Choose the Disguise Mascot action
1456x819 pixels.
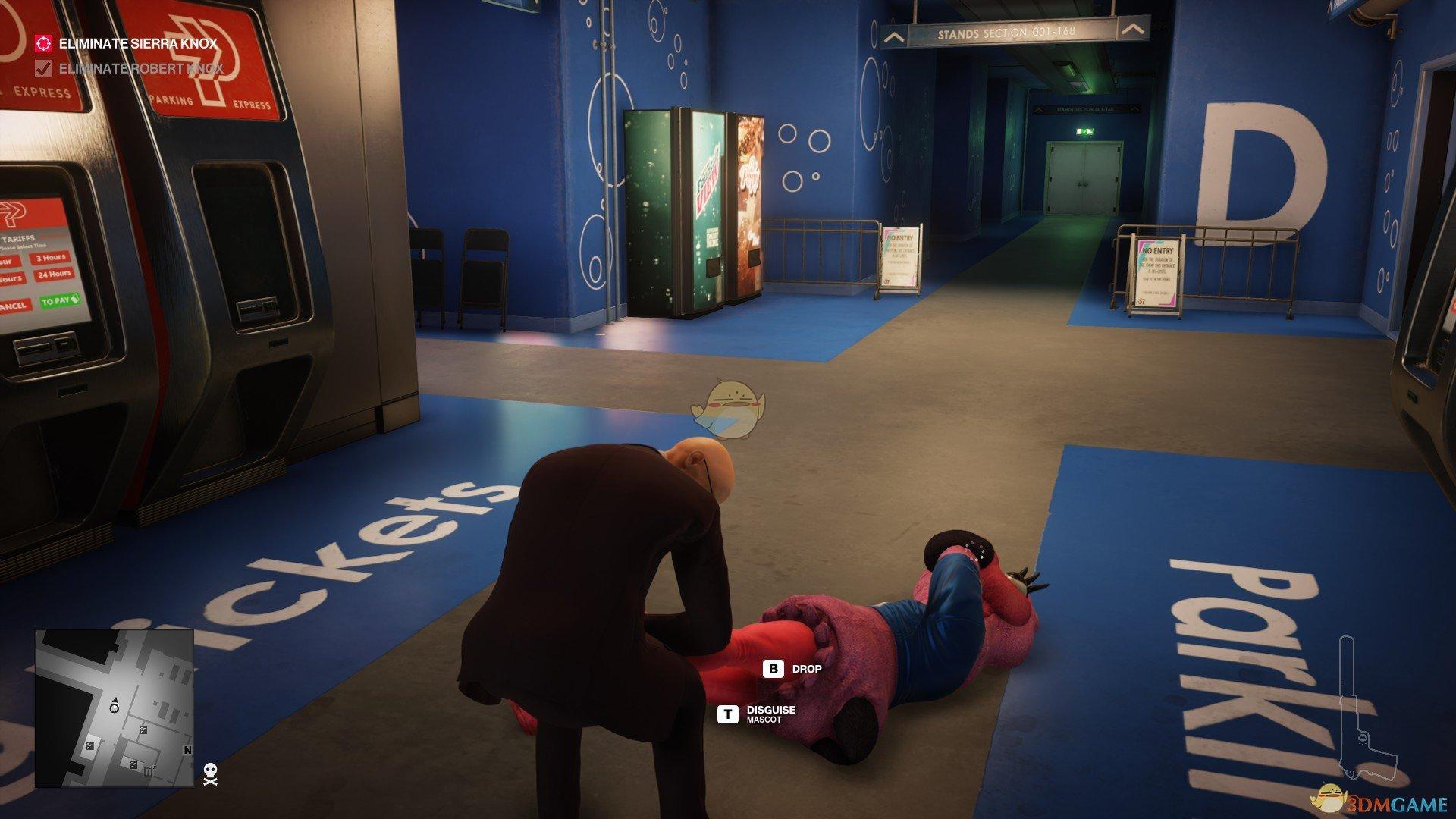coord(758,714)
